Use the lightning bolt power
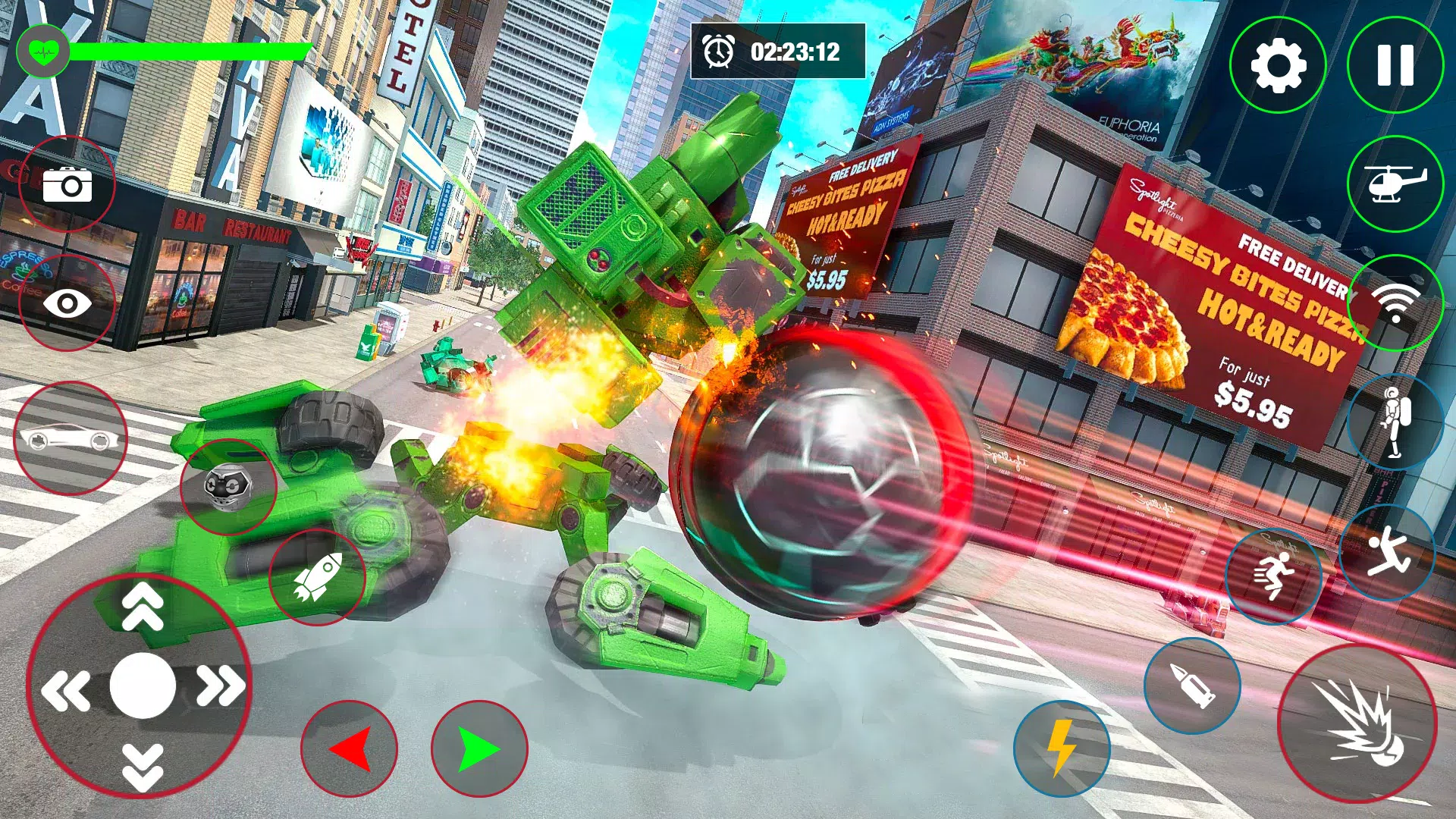This screenshot has height=819, width=1456. pos(1062,748)
